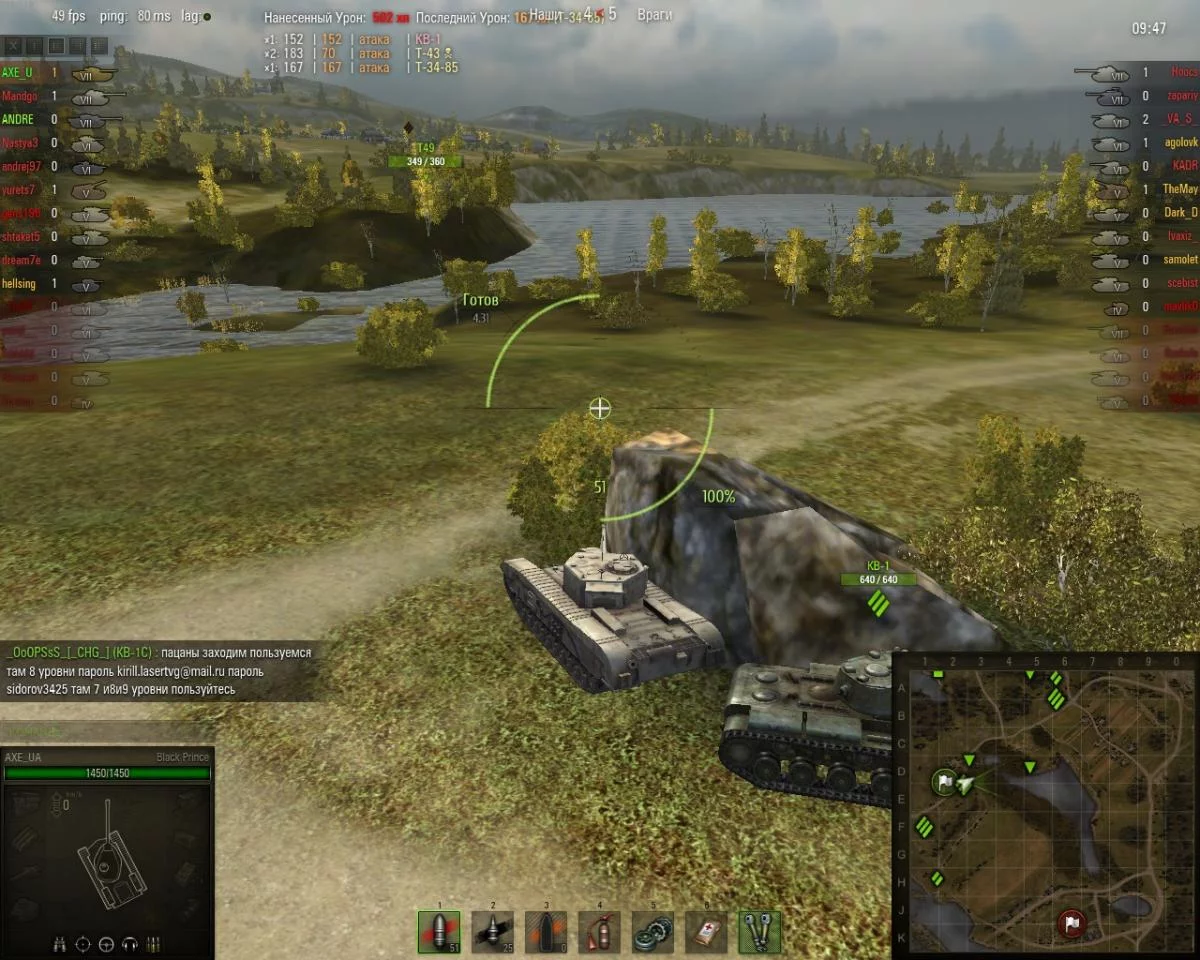Screen dimensions: 1200x960
Task: Click the commander binoculars crew icon
Action: click(x=60, y=943)
